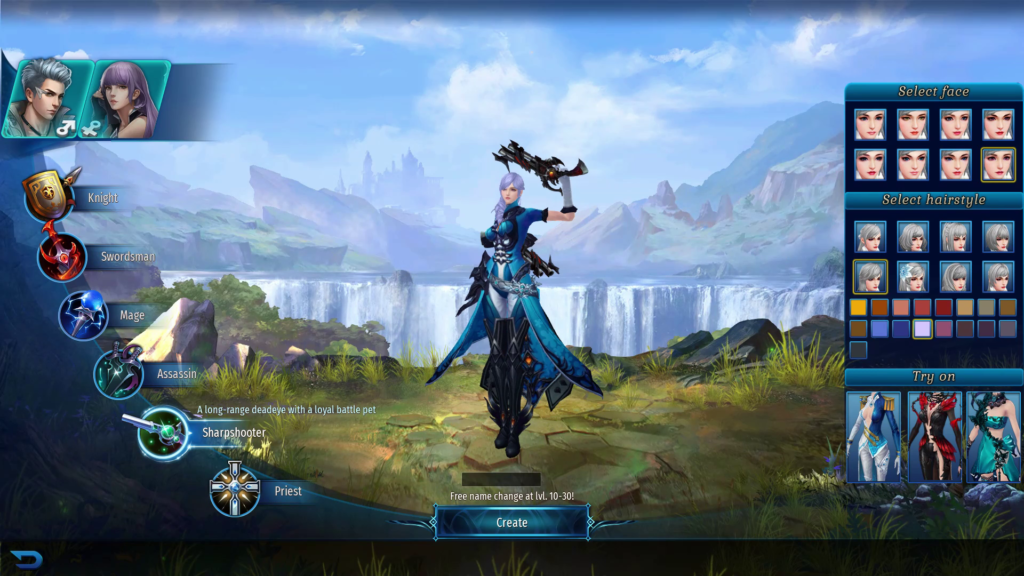Click the Create button
The width and height of the screenshot is (1024, 576).
pos(512,522)
